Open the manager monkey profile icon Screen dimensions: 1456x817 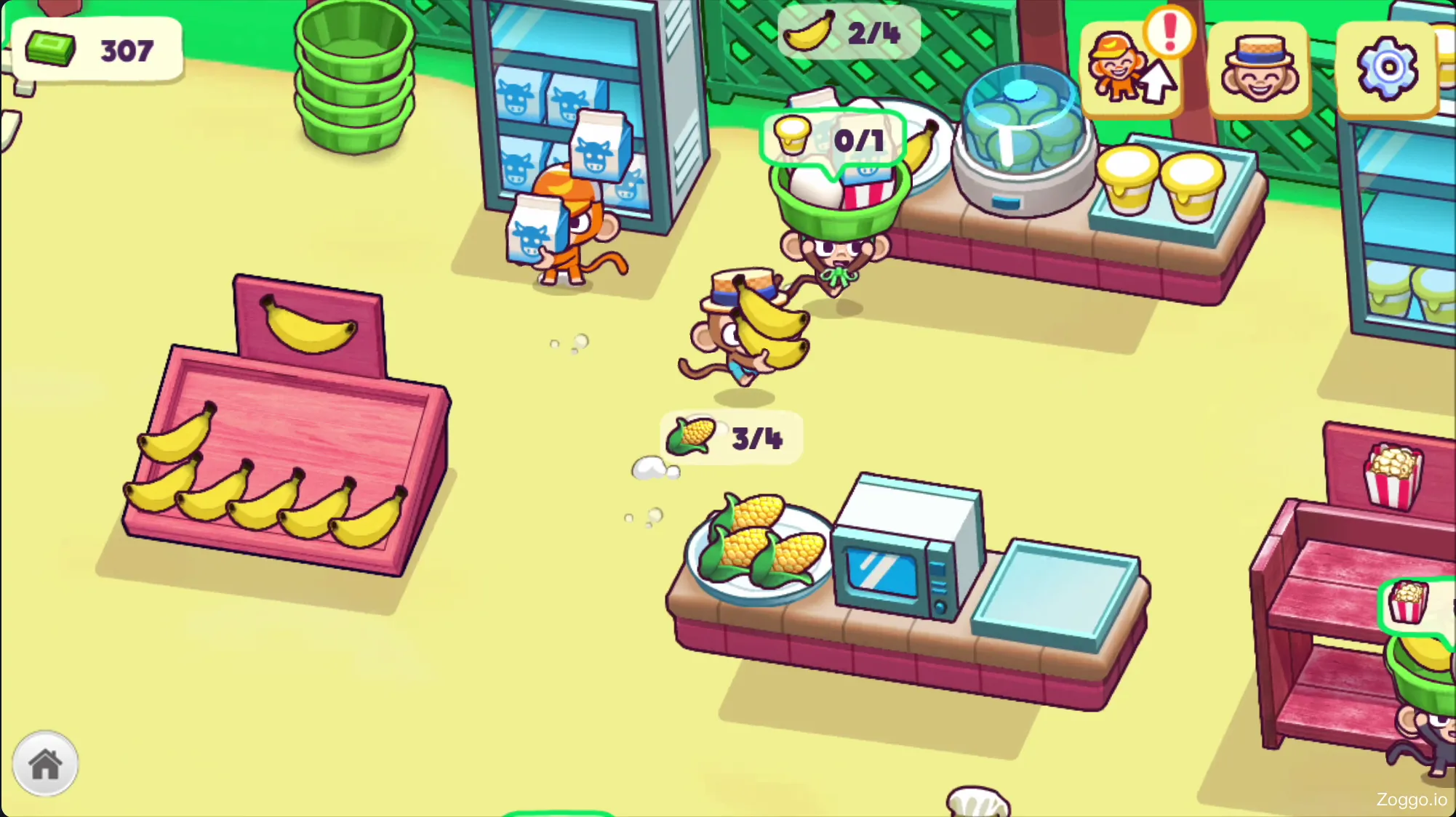tap(1259, 68)
